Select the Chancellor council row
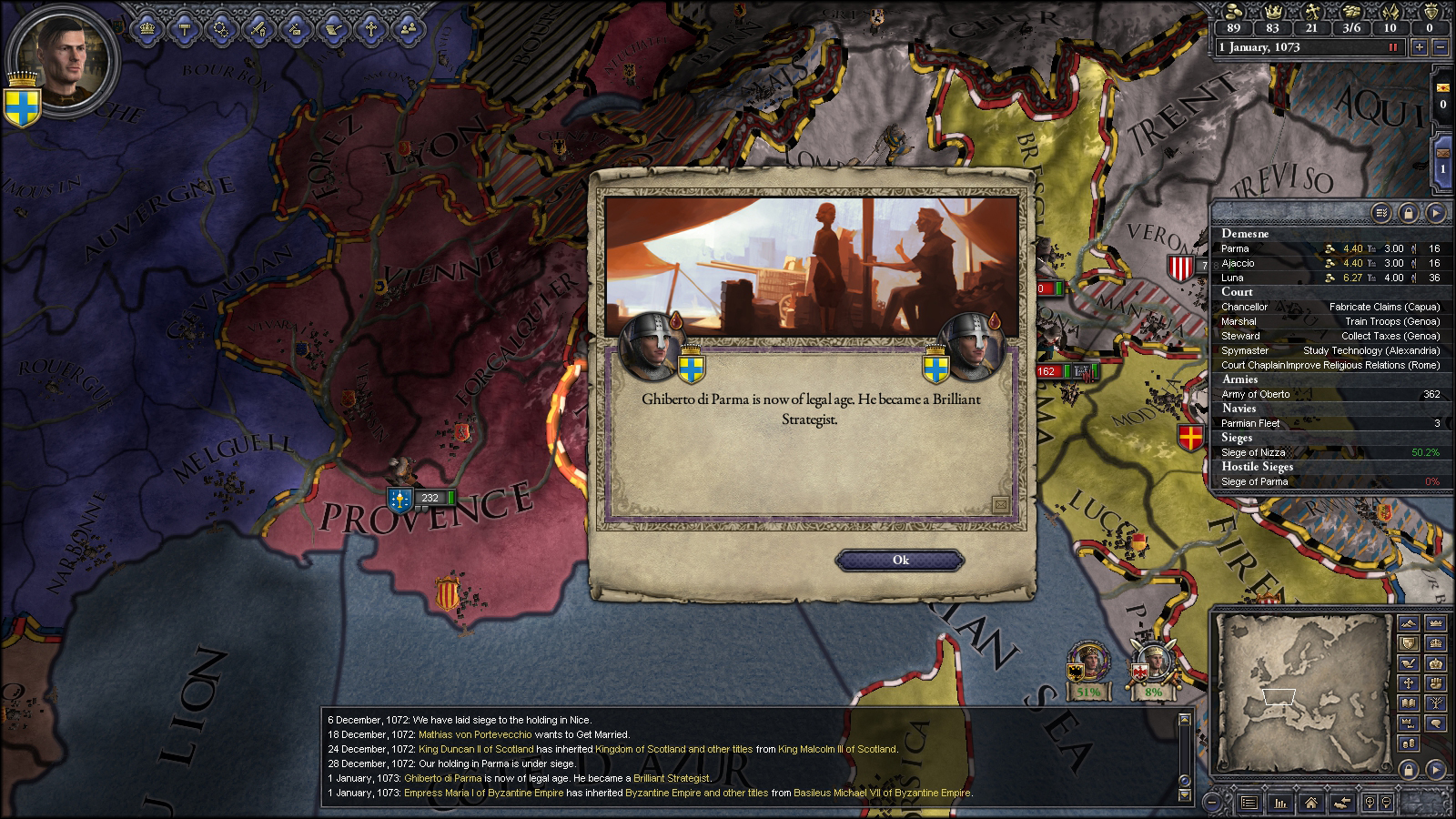Image resolution: width=1456 pixels, height=819 pixels. [1329, 307]
